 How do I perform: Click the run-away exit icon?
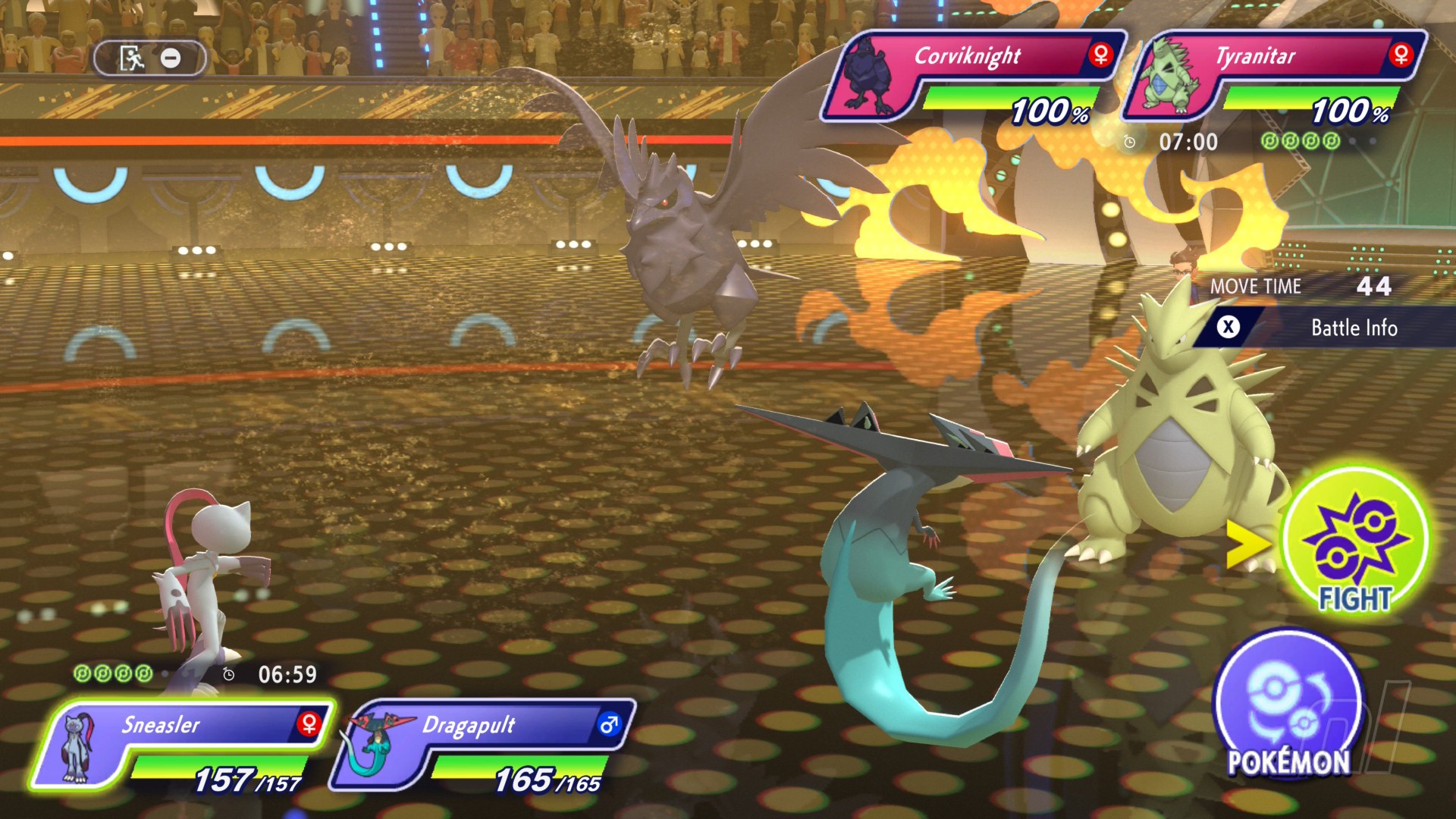click(133, 58)
